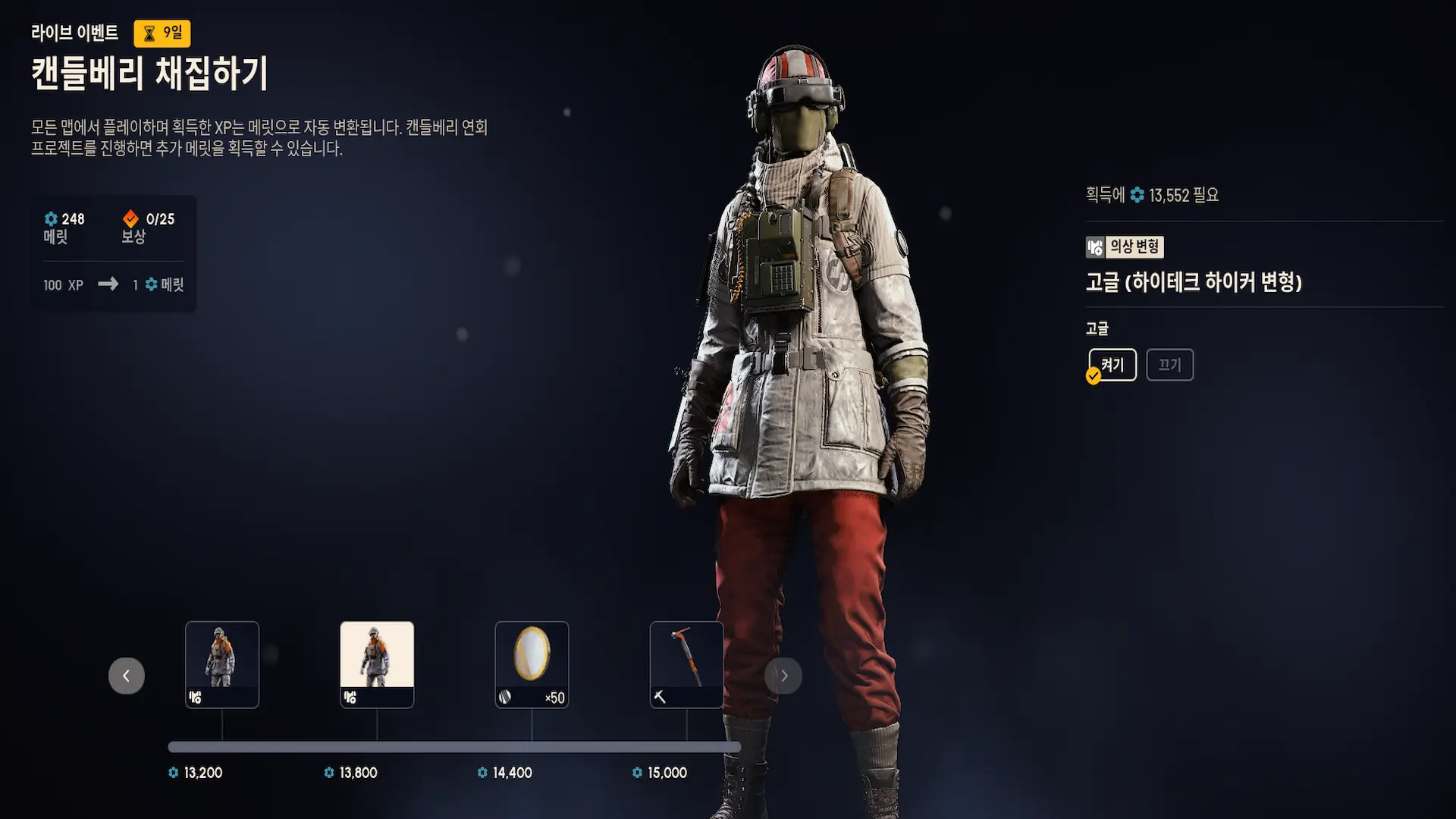Turn goggles off with the 끄기 button
Viewport: 1456px width, 819px height.
click(1169, 365)
